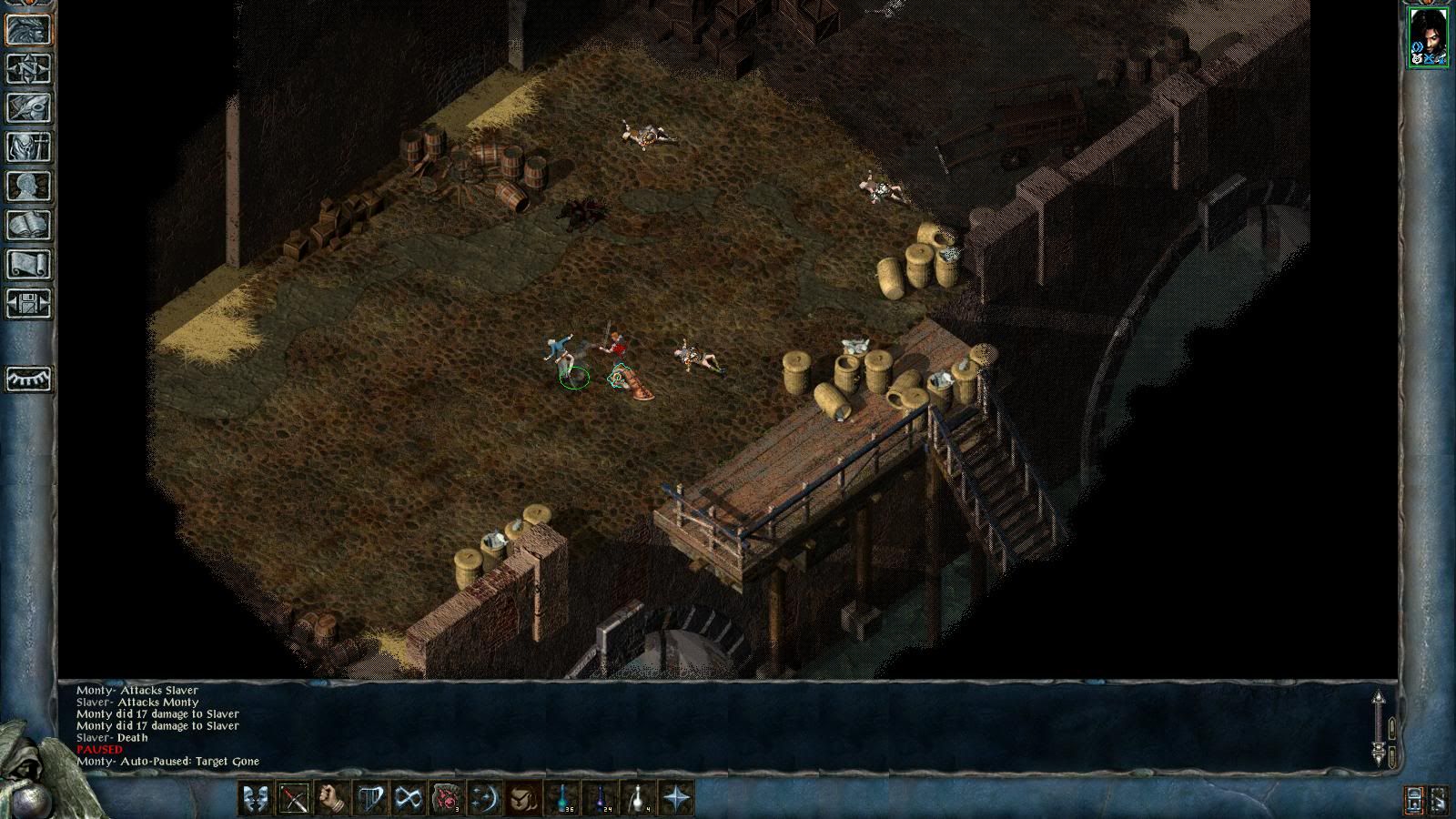Viewport: 1456px width, 819px height.
Task: Return to game via top sidebar button
Action: click(29, 30)
